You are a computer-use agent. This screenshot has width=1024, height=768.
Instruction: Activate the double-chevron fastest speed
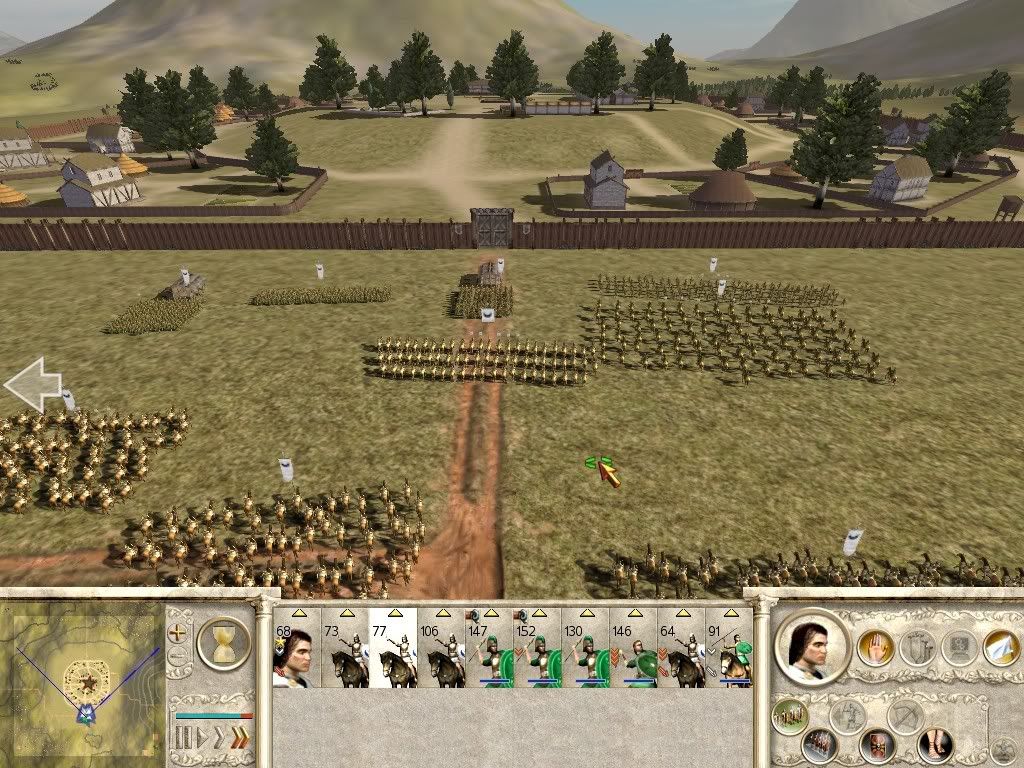click(239, 739)
